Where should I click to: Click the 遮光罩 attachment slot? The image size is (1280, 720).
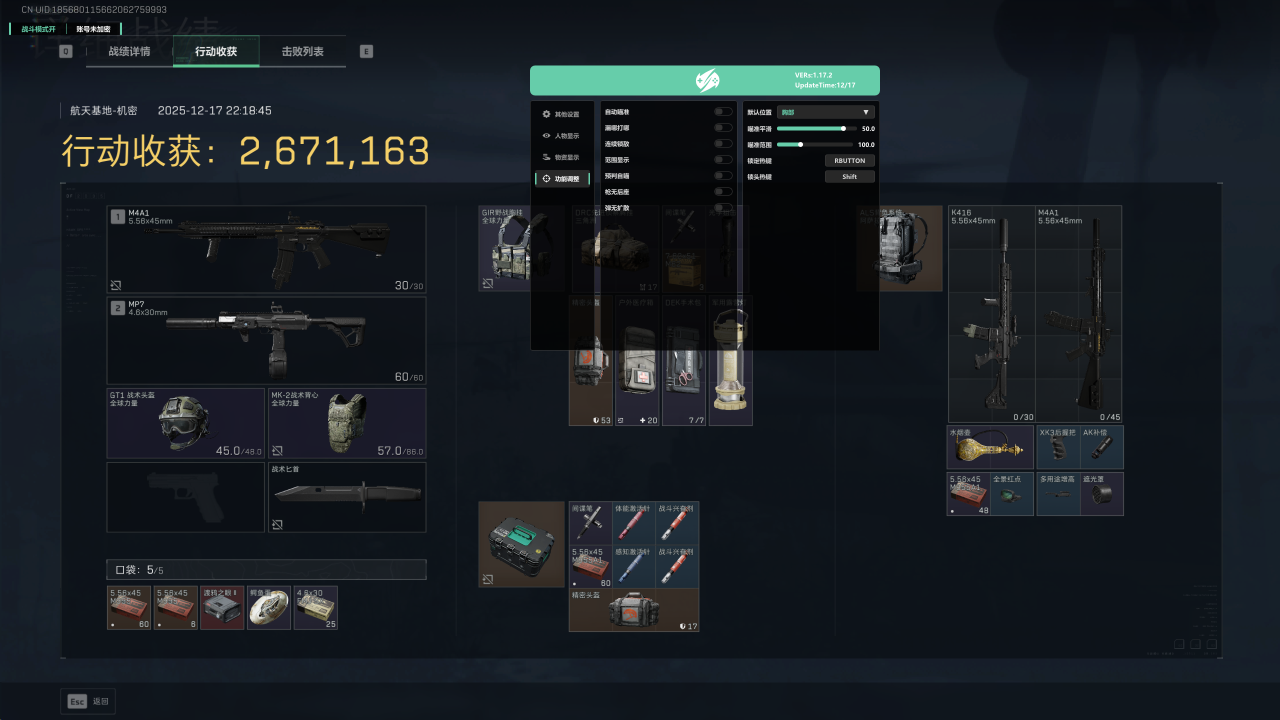pos(1102,494)
